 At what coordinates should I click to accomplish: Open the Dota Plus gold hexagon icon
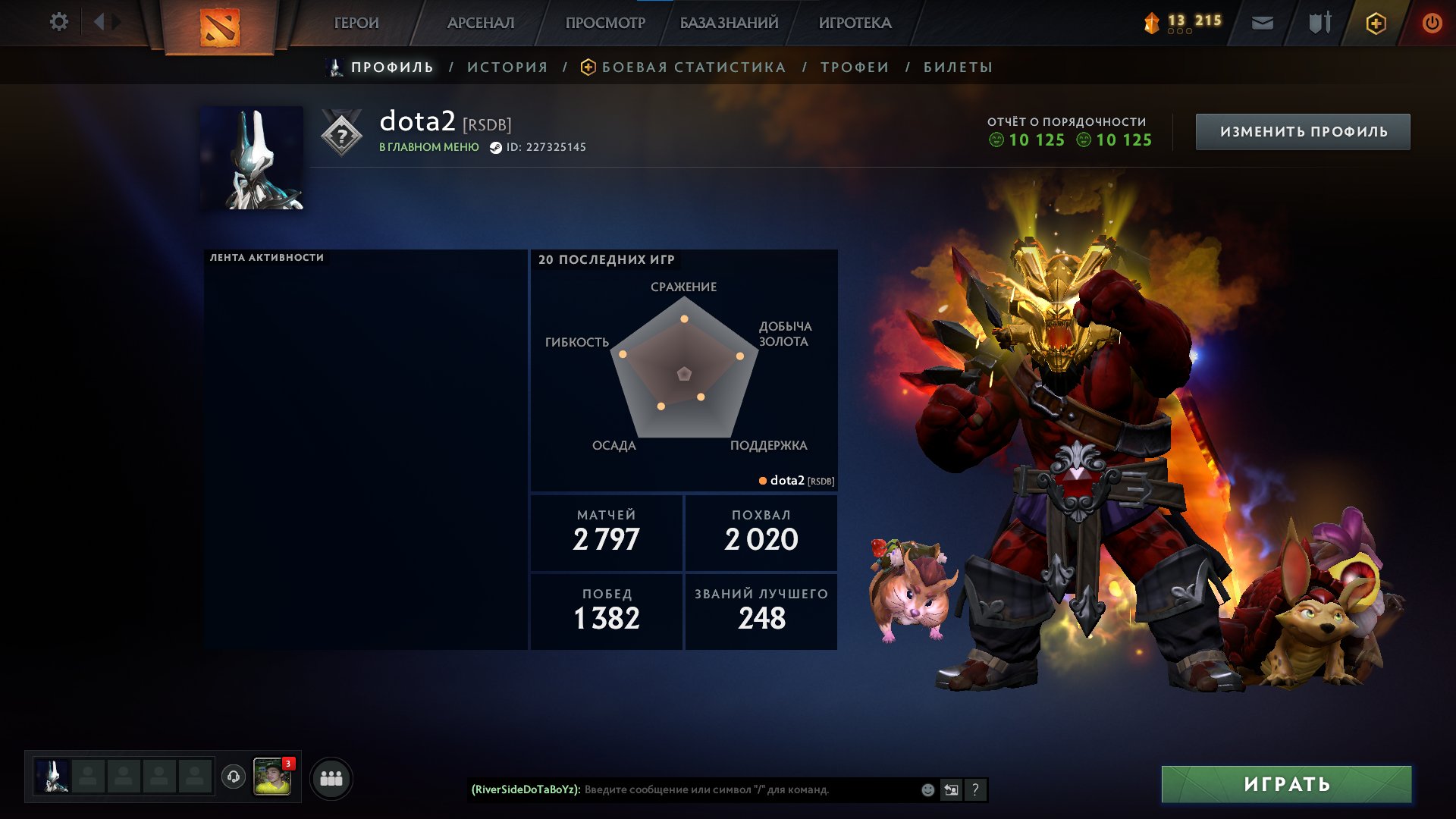pyautogui.click(x=1376, y=24)
